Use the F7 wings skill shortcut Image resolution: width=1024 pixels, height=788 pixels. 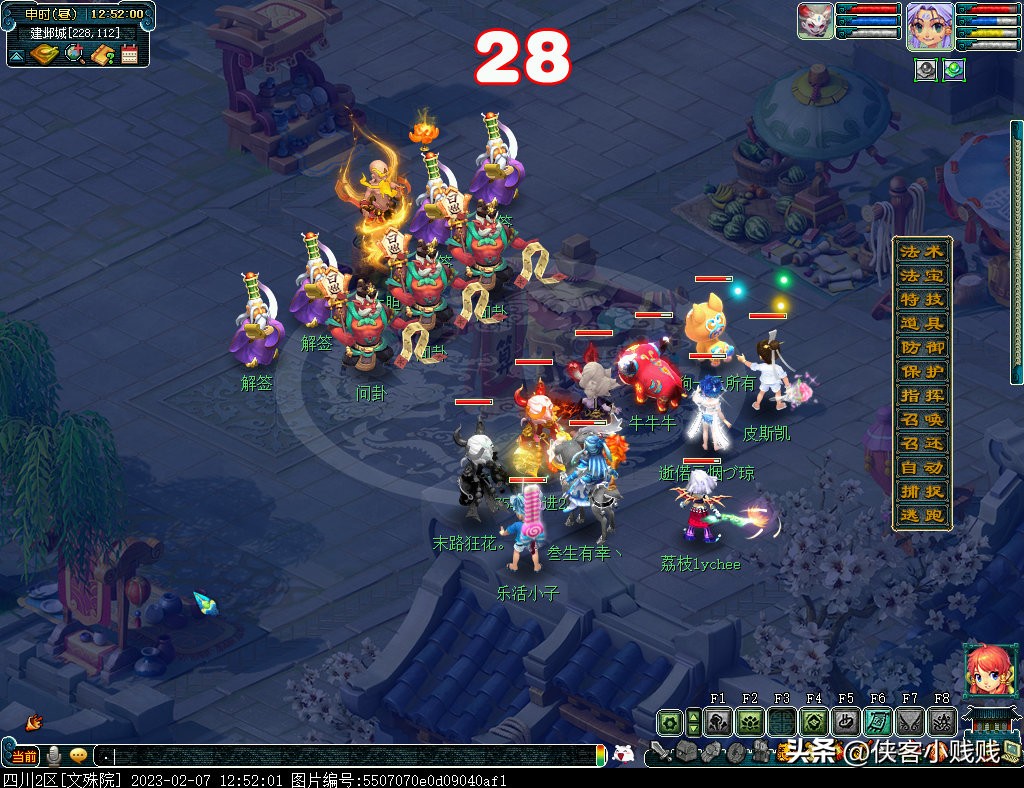(x=909, y=722)
